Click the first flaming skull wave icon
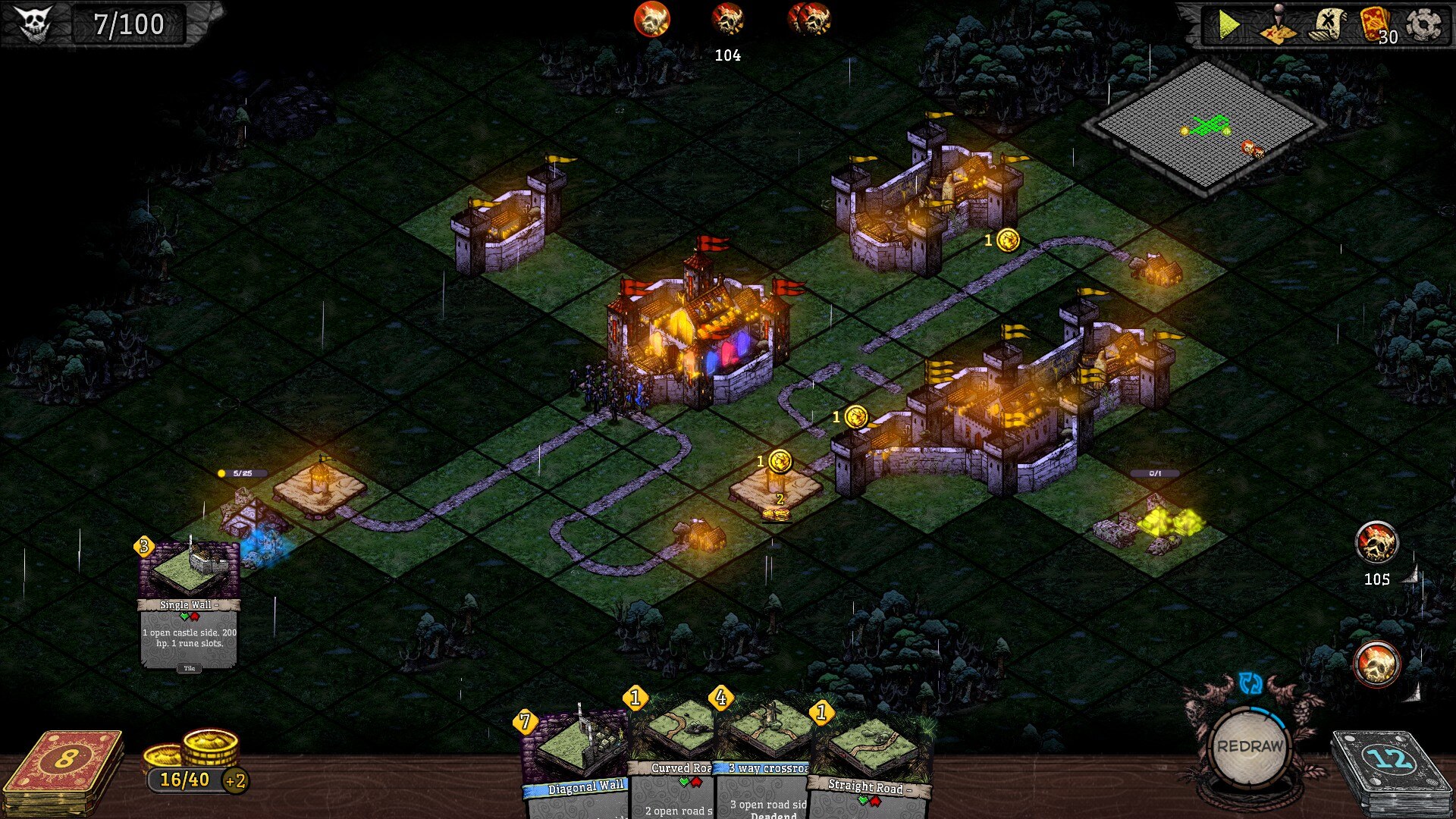1456x819 pixels. (x=652, y=20)
